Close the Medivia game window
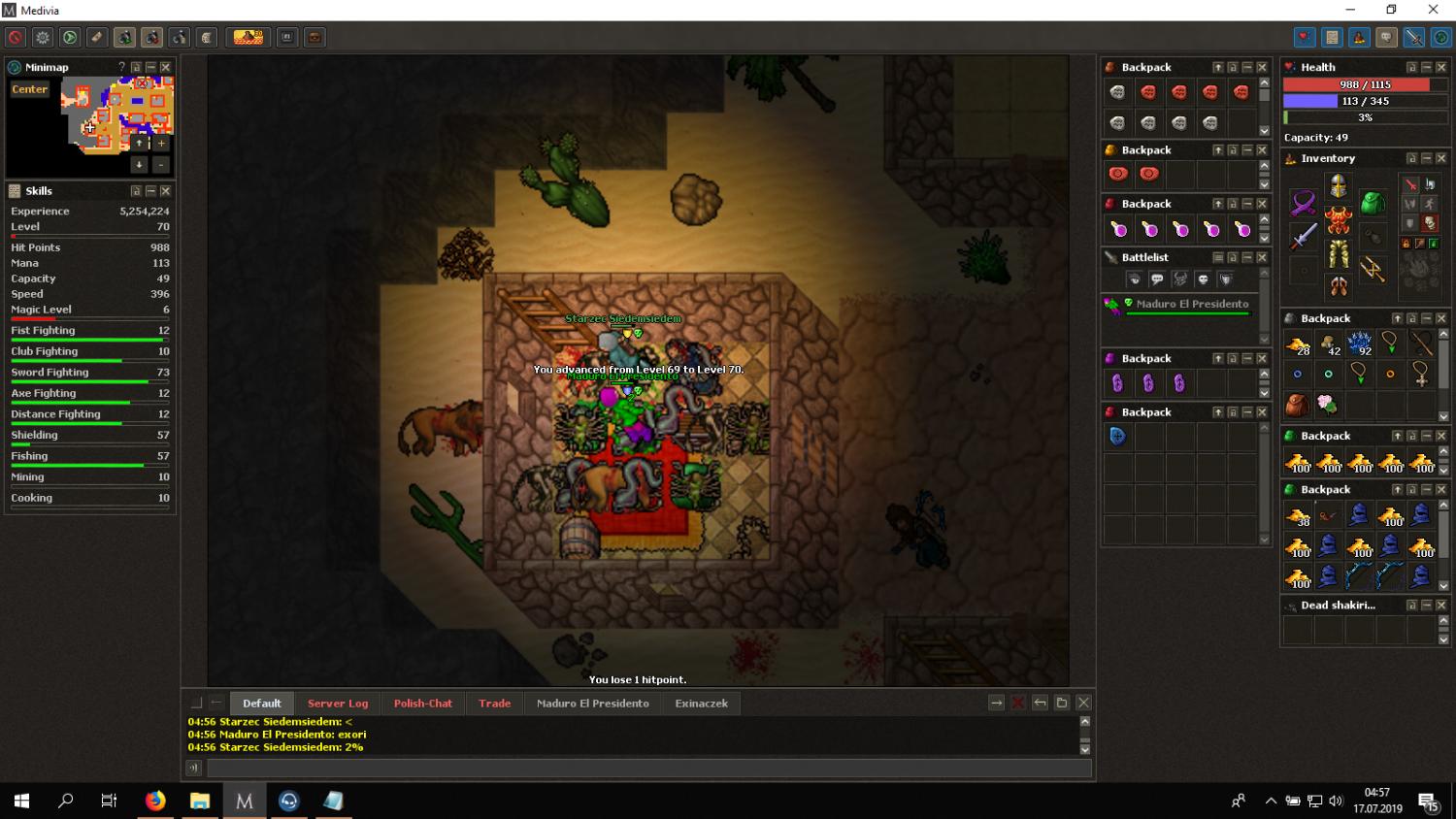The width and height of the screenshot is (1456, 819). click(x=1433, y=10)
